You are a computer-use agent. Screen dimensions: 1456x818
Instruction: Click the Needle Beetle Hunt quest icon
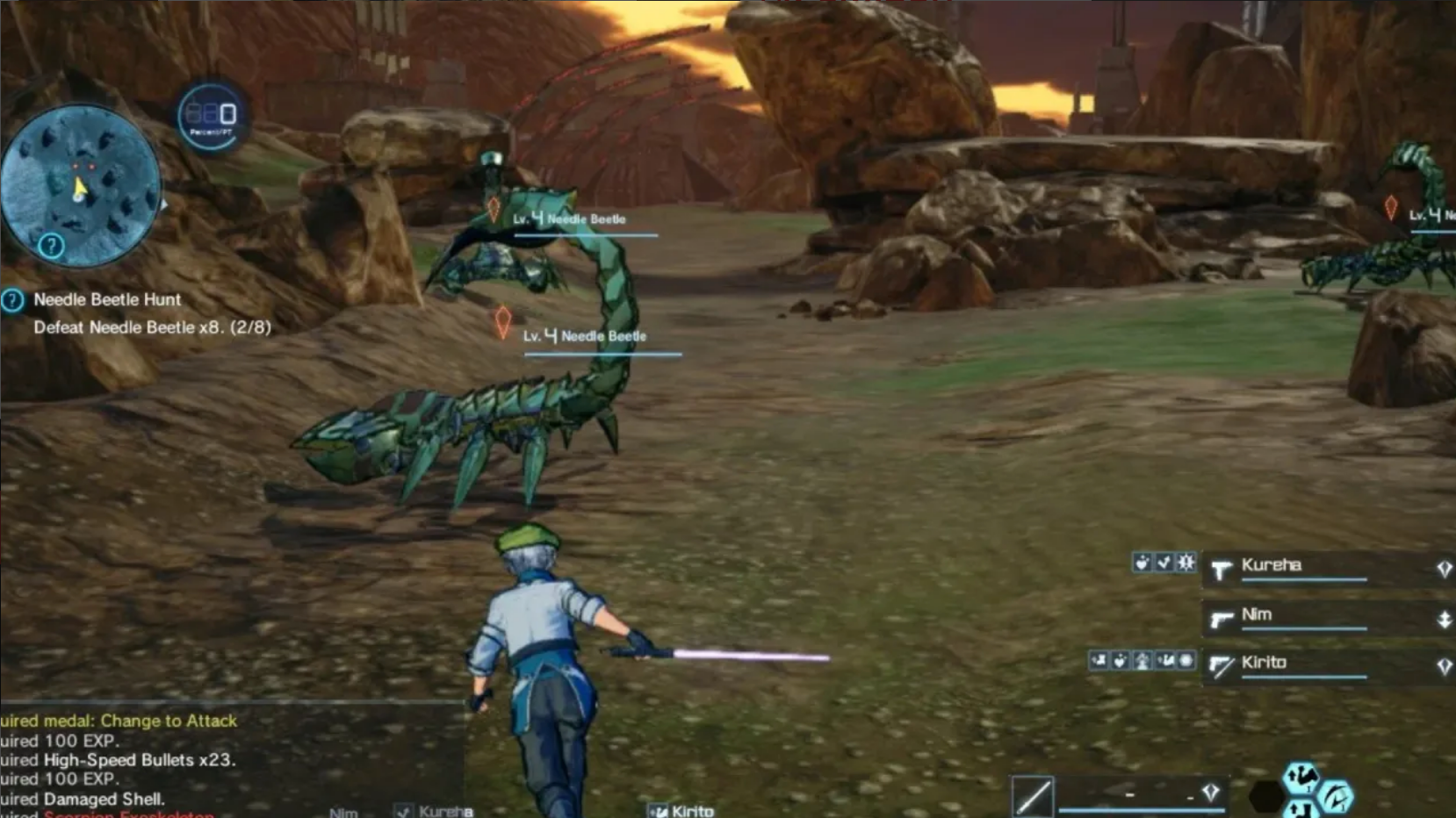click(12, 301)
